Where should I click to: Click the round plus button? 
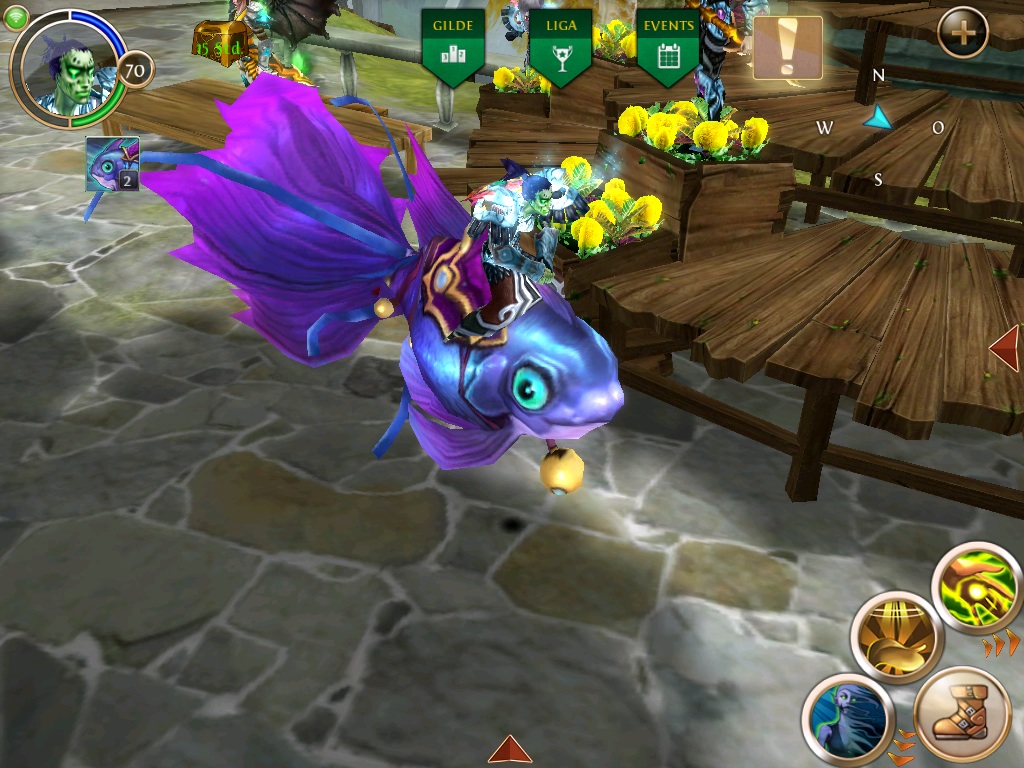coord(963,33)
